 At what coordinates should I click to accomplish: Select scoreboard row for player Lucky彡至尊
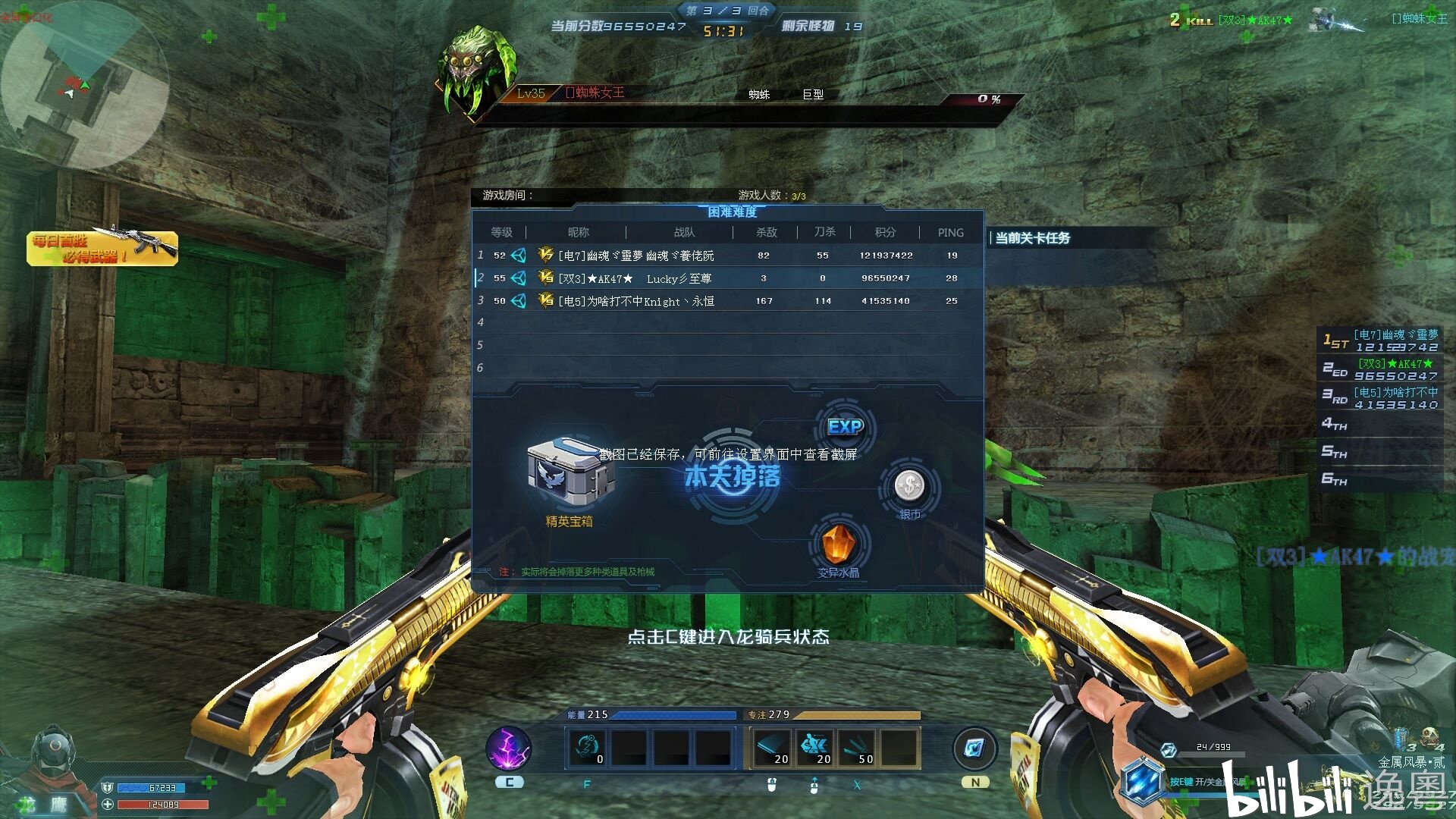point(728,278)
